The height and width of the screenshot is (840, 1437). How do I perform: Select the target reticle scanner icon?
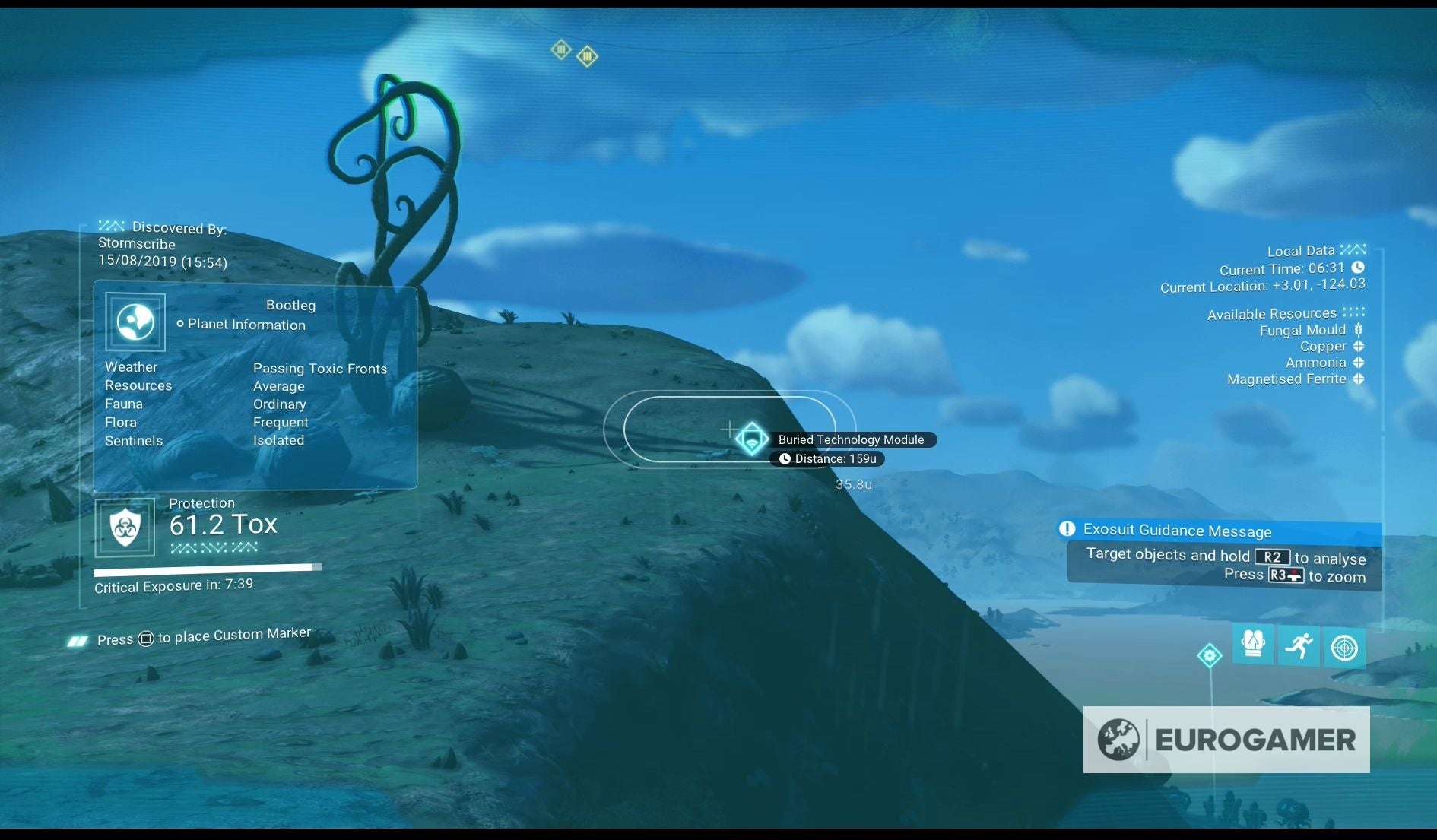(1344, 647)
